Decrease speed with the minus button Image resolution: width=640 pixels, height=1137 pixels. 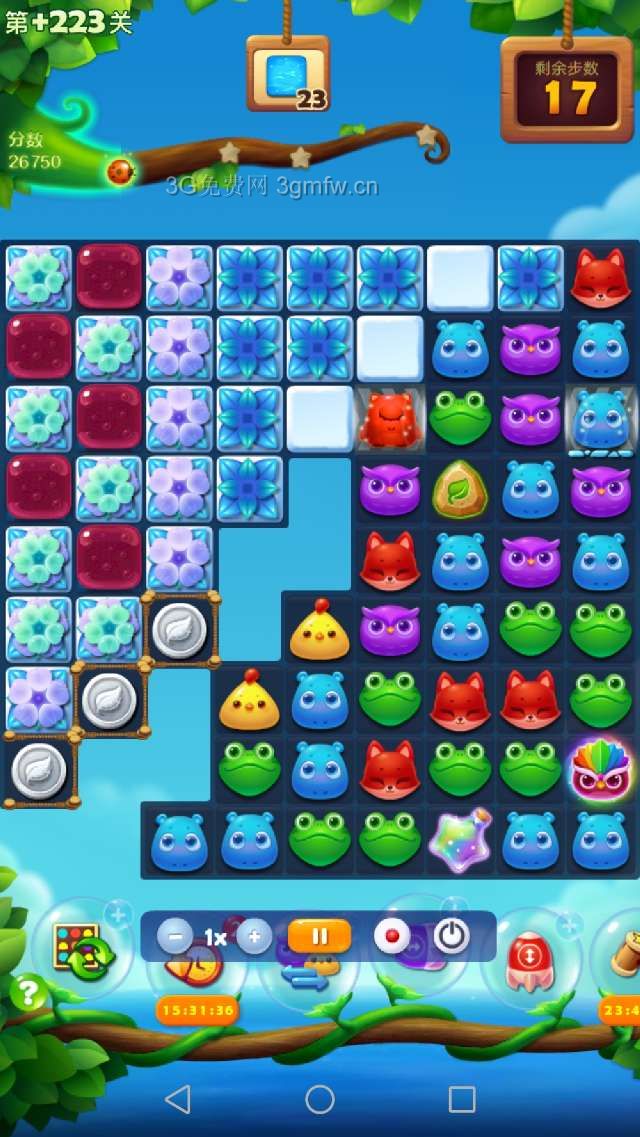click(175, 937)
